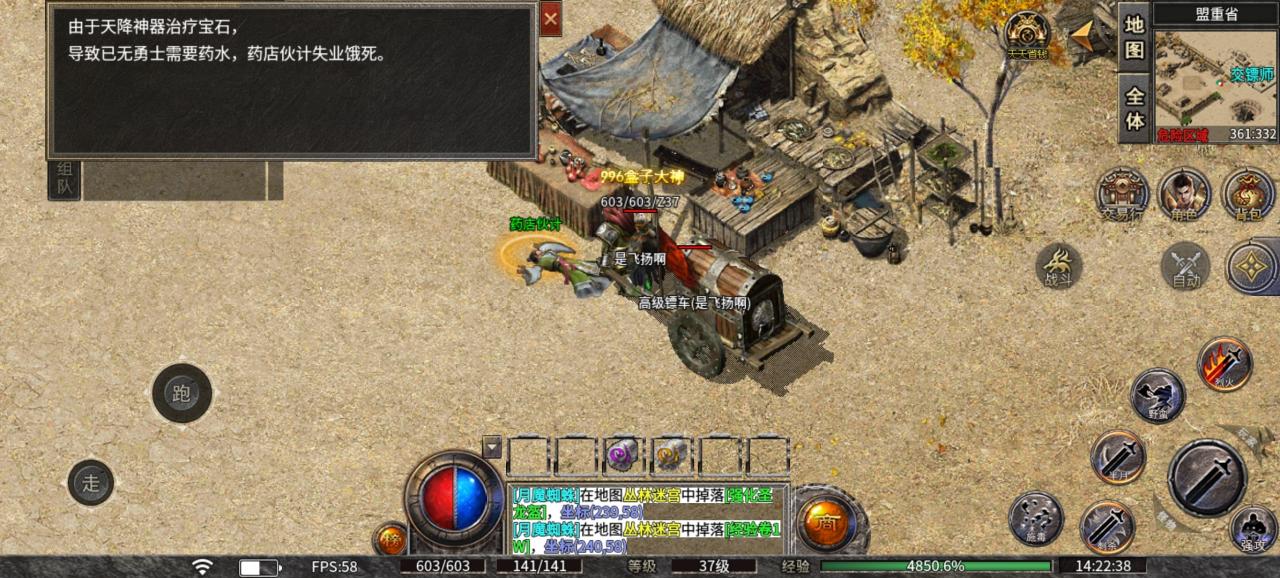Switch to the 全体 tab
The height and width of the screenshot is (578, 1280).
click(1134, 109)
